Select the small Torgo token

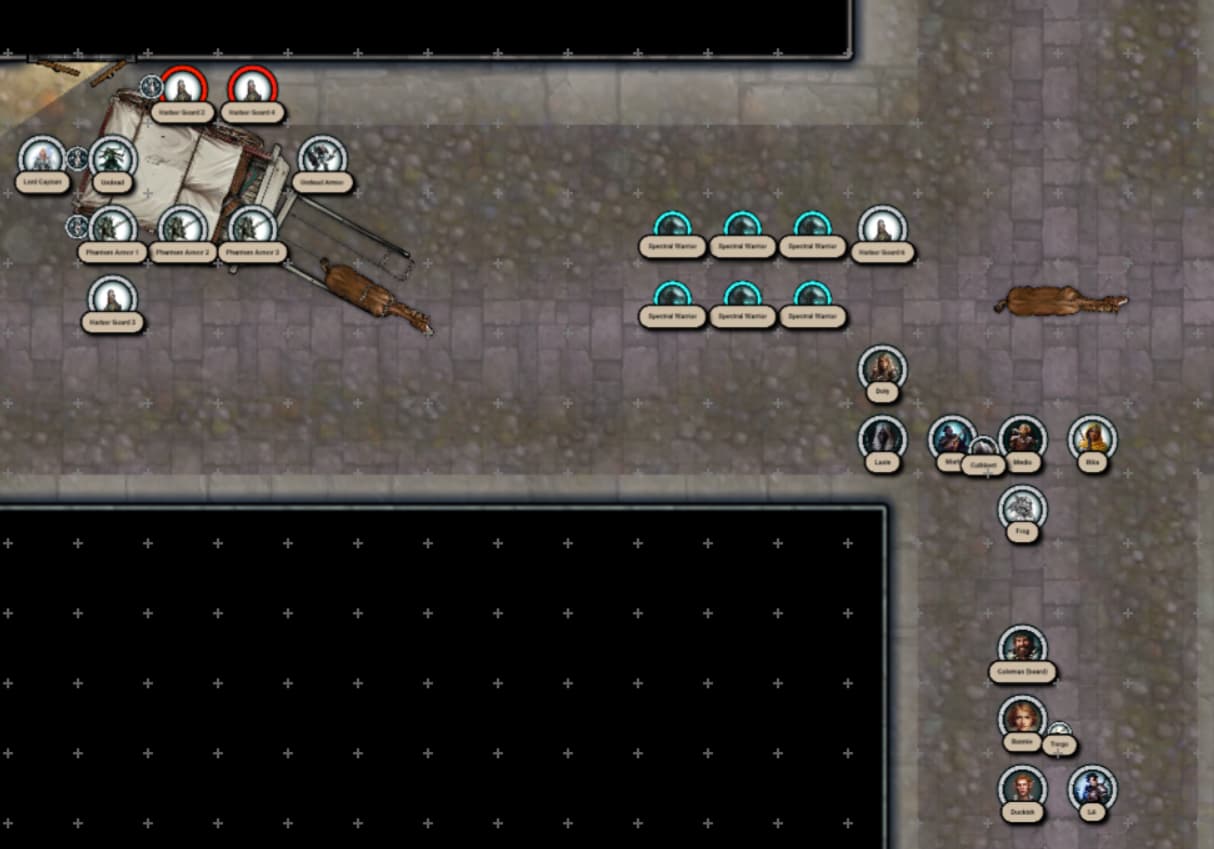[x=1060, y=735]
